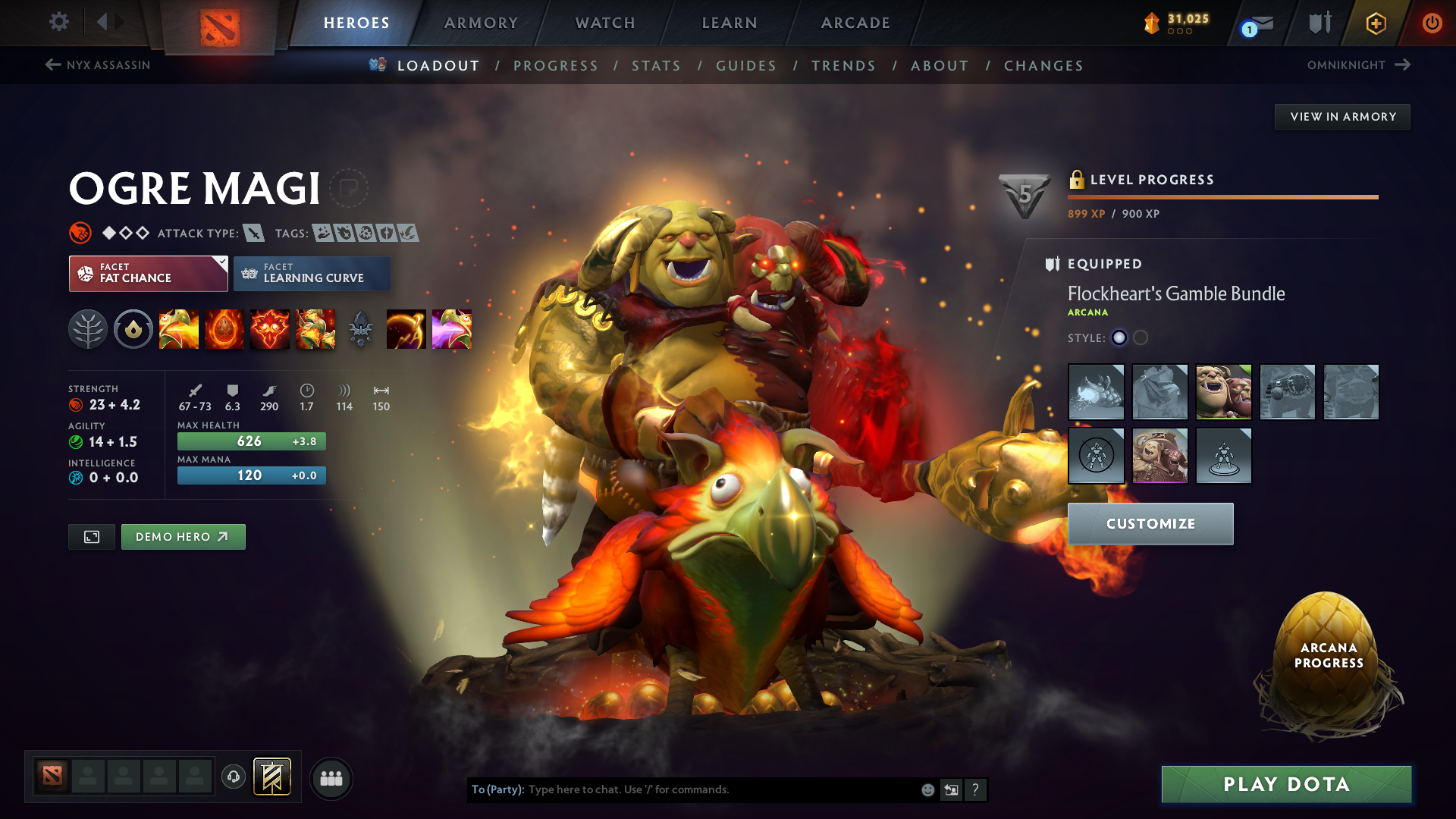Open the settings gear menu
Screen dimensions: 1456x819
point(58,22)
